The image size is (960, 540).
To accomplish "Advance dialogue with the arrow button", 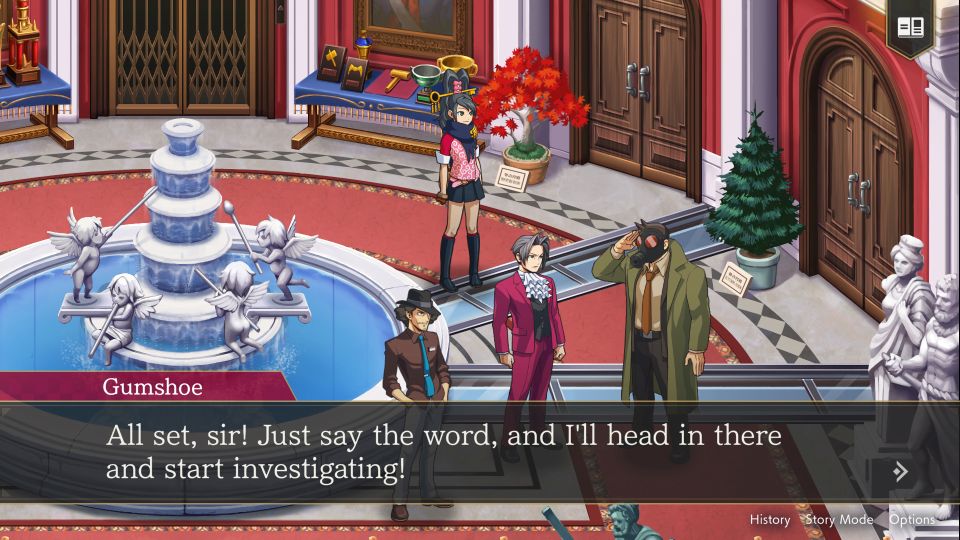I will point(901,471).
